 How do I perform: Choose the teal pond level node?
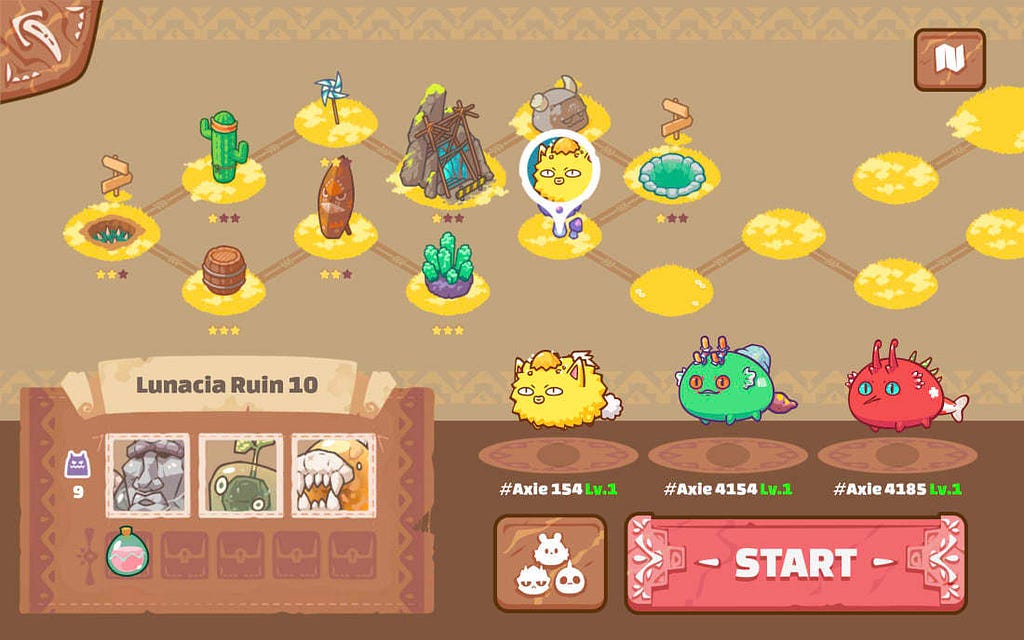coord(671,172)
